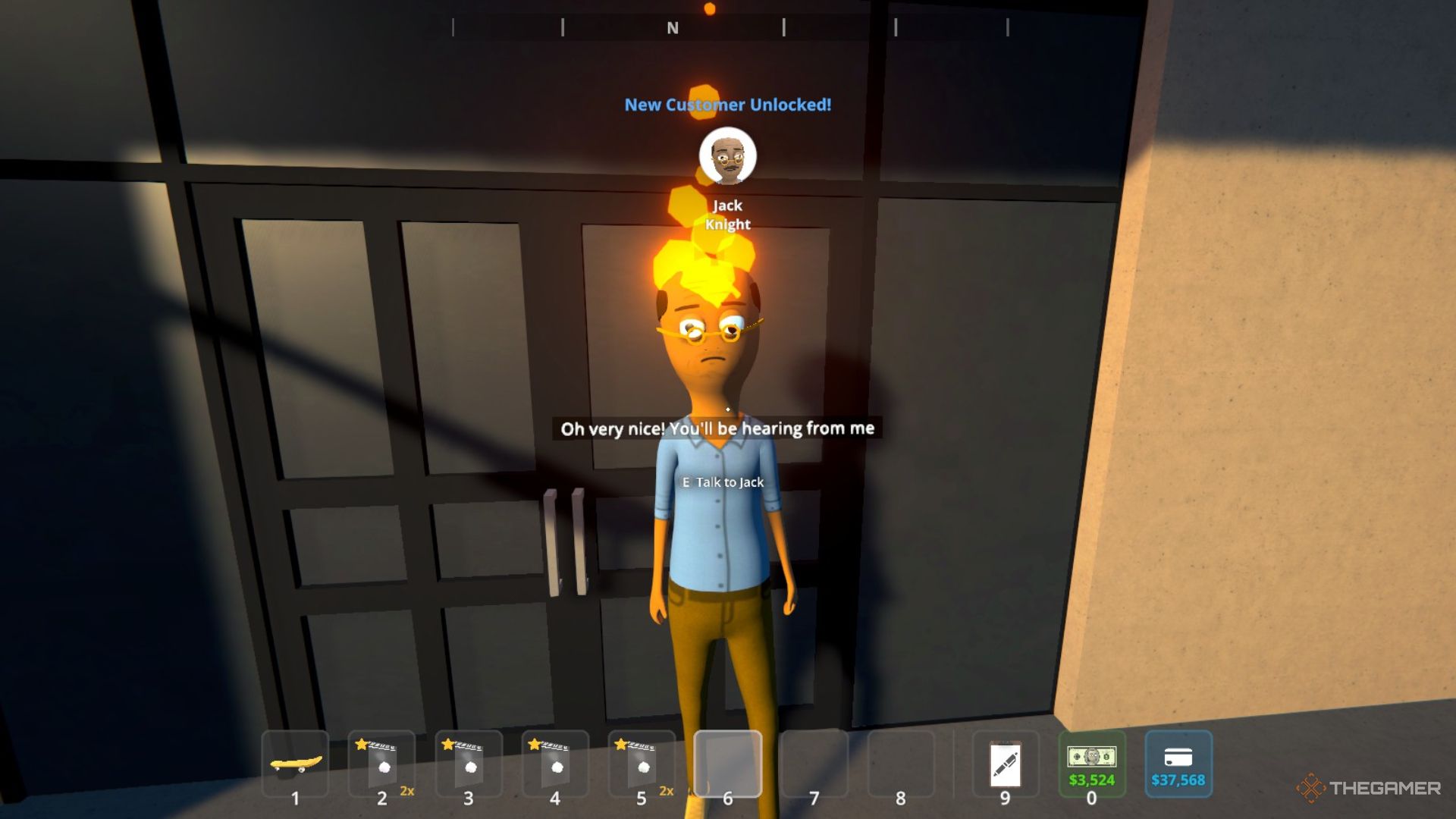Select the 2x baggie in hotbar slot 2
The width and height of the screenshot is (1456, 819).
[382, 764]
